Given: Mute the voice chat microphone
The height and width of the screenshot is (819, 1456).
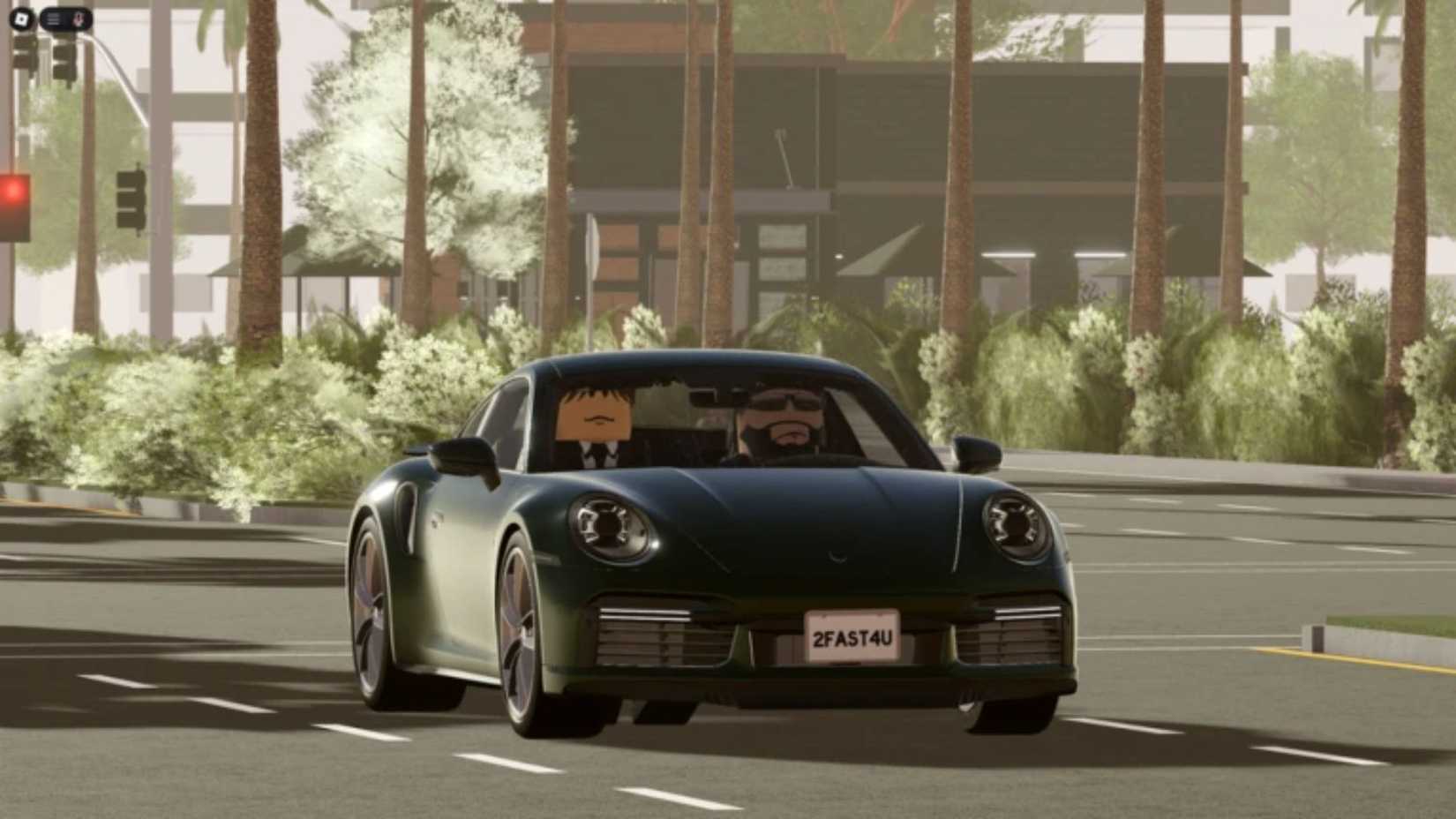Looking at the screenshot, I should 79,18.
